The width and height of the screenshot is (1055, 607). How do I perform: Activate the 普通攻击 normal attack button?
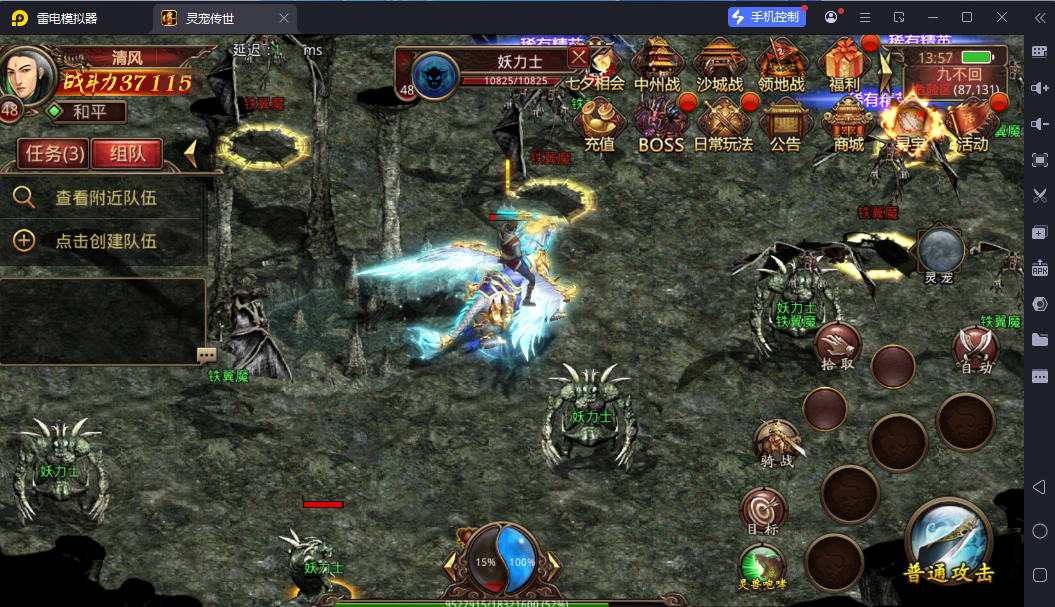tap(949, 541)
